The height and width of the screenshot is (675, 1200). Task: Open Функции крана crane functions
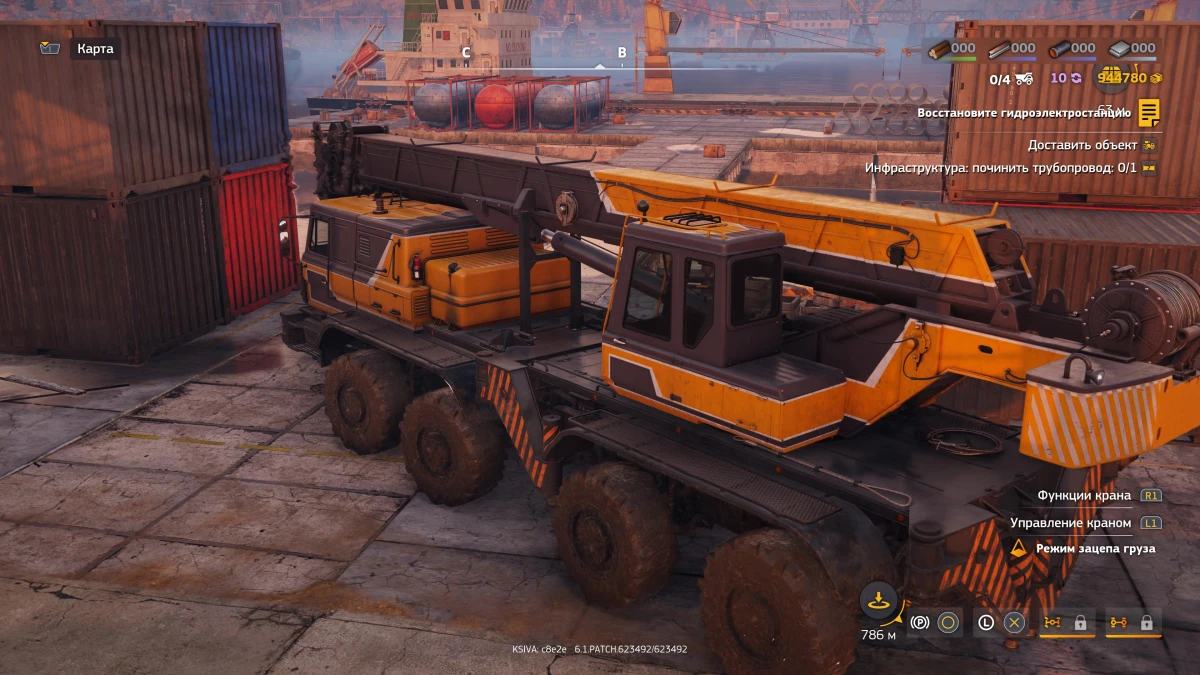1084,495
